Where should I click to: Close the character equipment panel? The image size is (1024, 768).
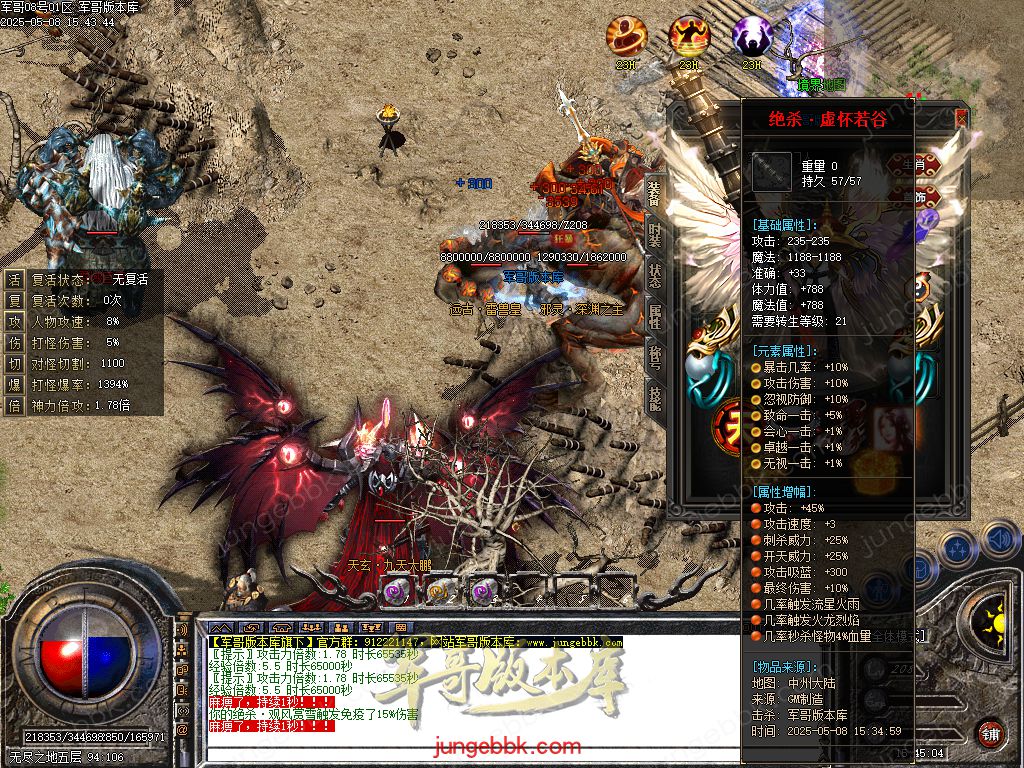[x=961, y=118]
